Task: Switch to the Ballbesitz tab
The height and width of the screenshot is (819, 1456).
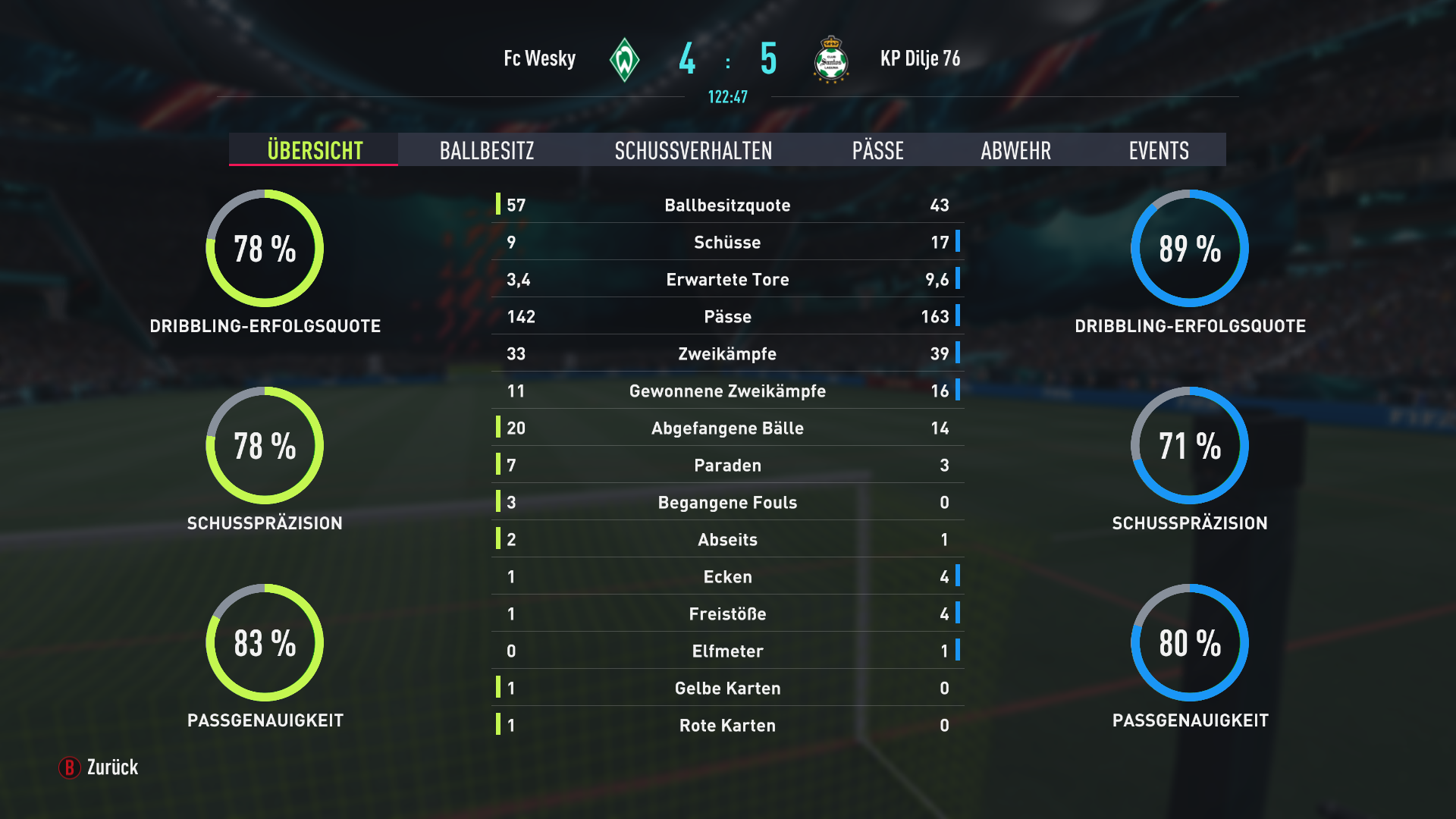Action: (x=487, y=150)
